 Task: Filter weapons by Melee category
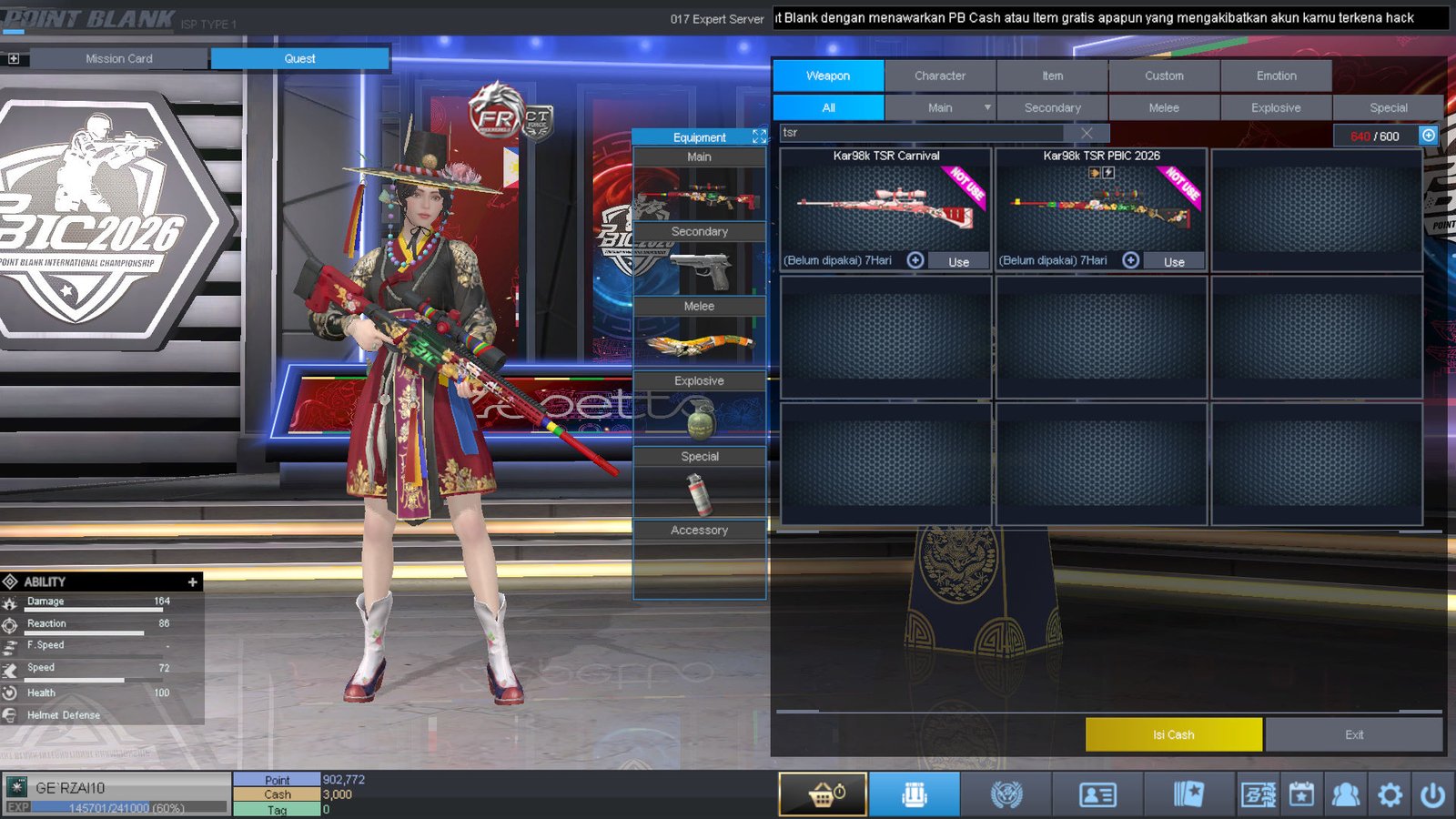pos(1164,107)
